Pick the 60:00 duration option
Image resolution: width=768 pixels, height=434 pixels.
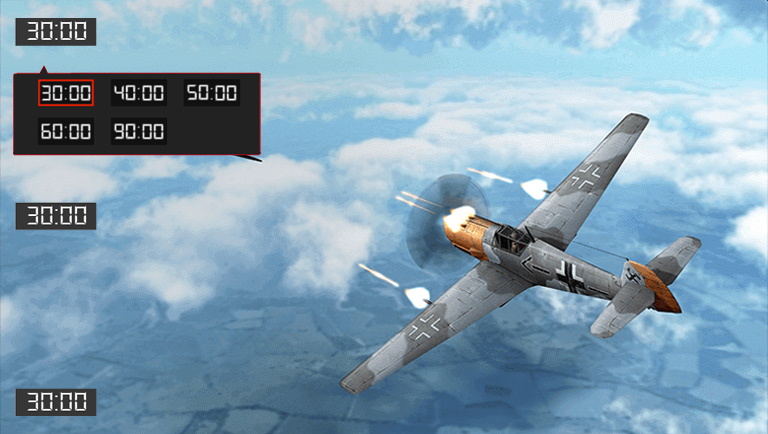[x=66, y=131]
